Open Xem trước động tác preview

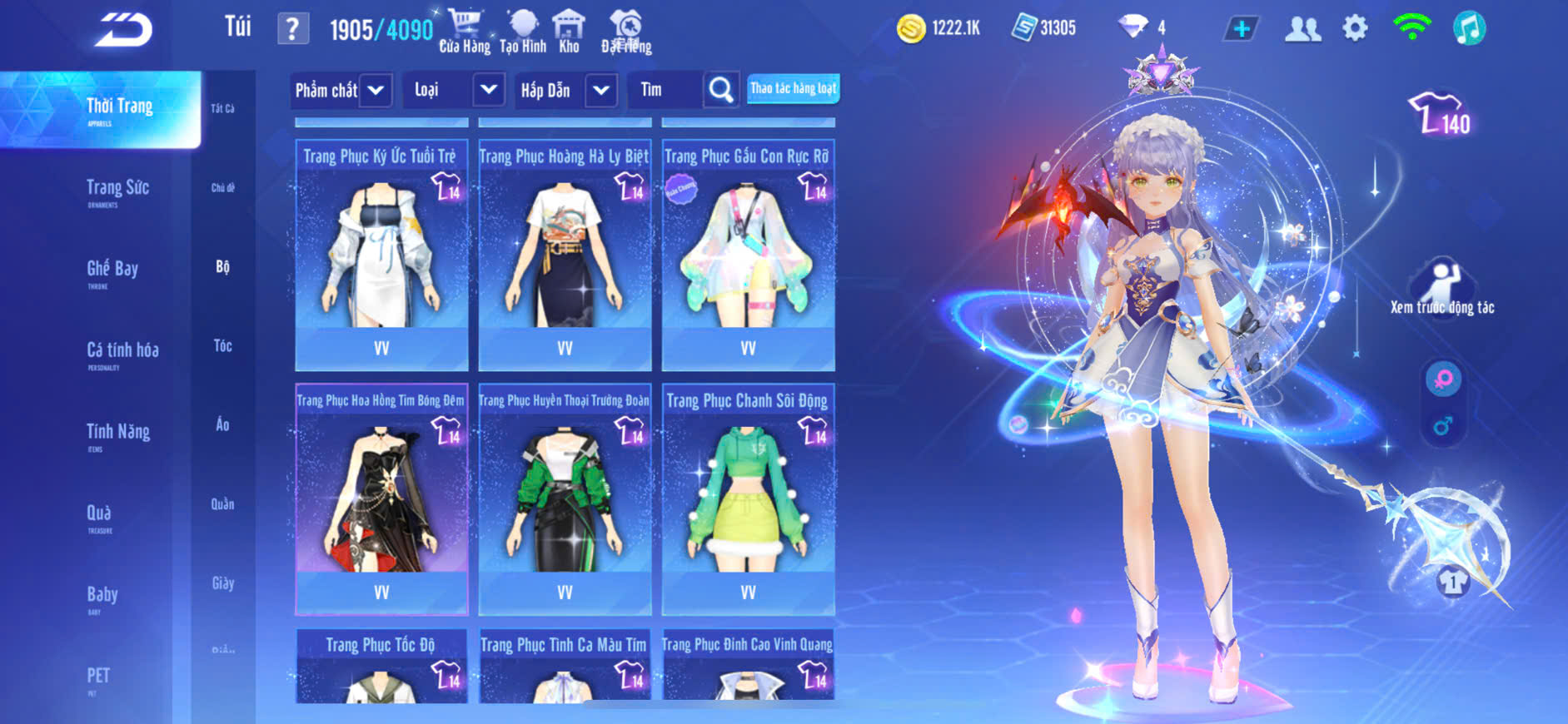point(1441,289)
